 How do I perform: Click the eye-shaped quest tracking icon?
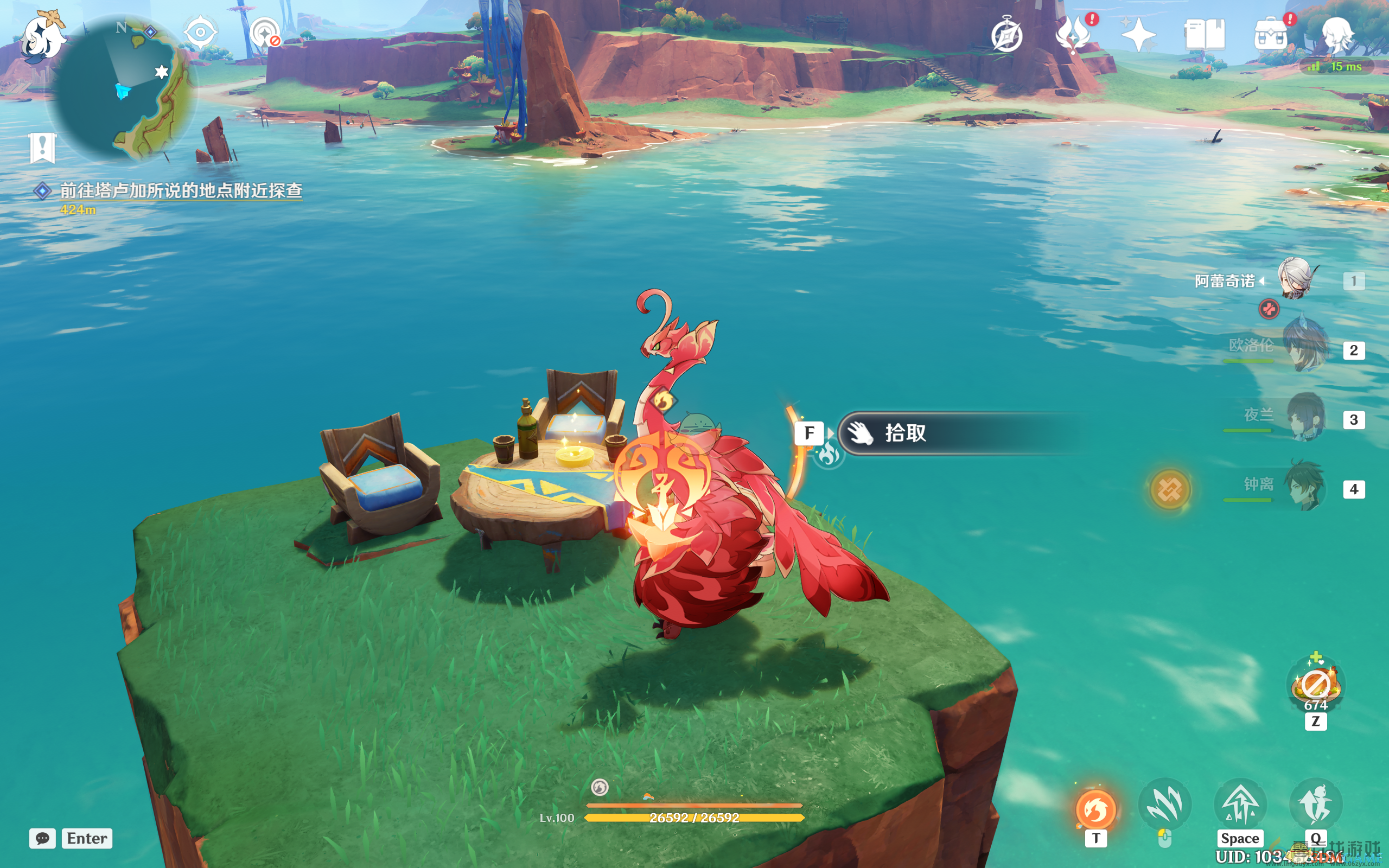tap(199, 31)
